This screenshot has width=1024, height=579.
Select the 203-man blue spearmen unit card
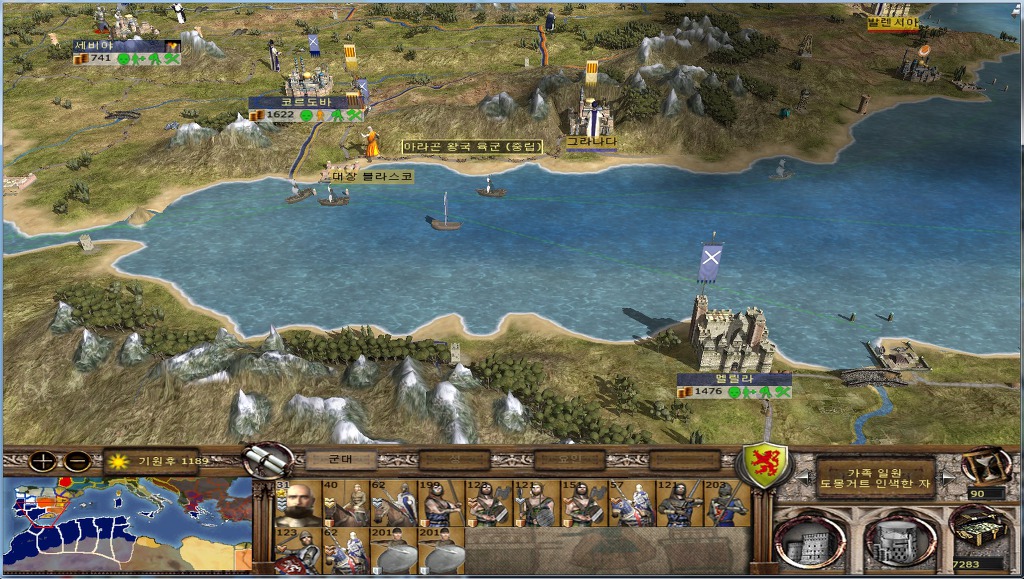click(x=728, y=503)
